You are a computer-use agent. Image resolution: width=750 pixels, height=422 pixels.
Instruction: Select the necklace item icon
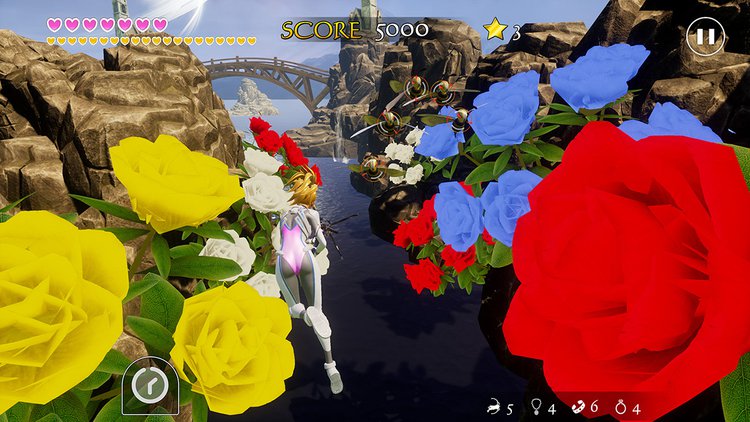(x=534, y=407)
